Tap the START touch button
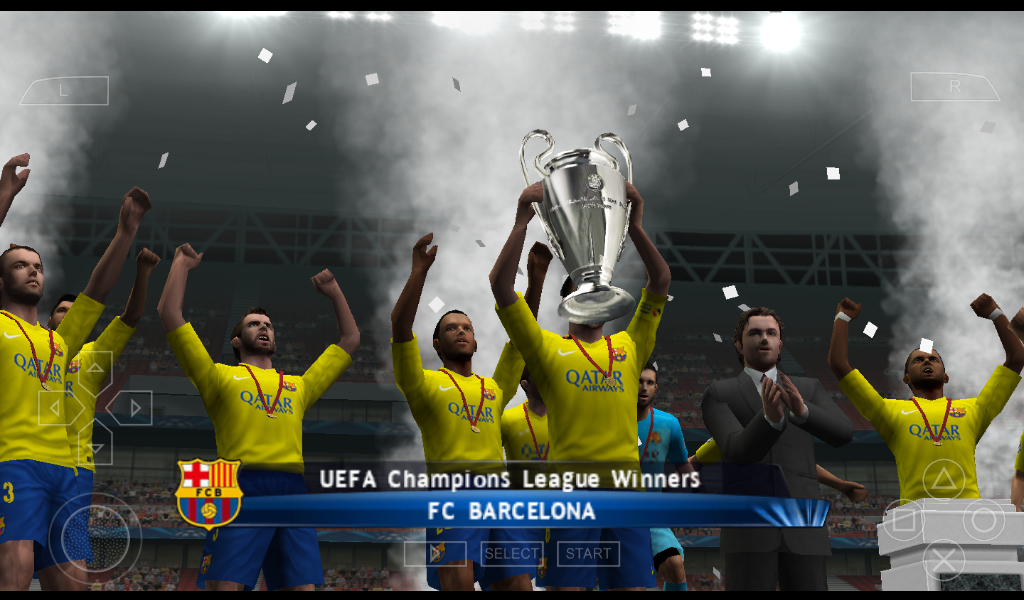Image resolution: width=1024 pixels, height=600 pixels. pyautogui.click(x=588, y=553)
